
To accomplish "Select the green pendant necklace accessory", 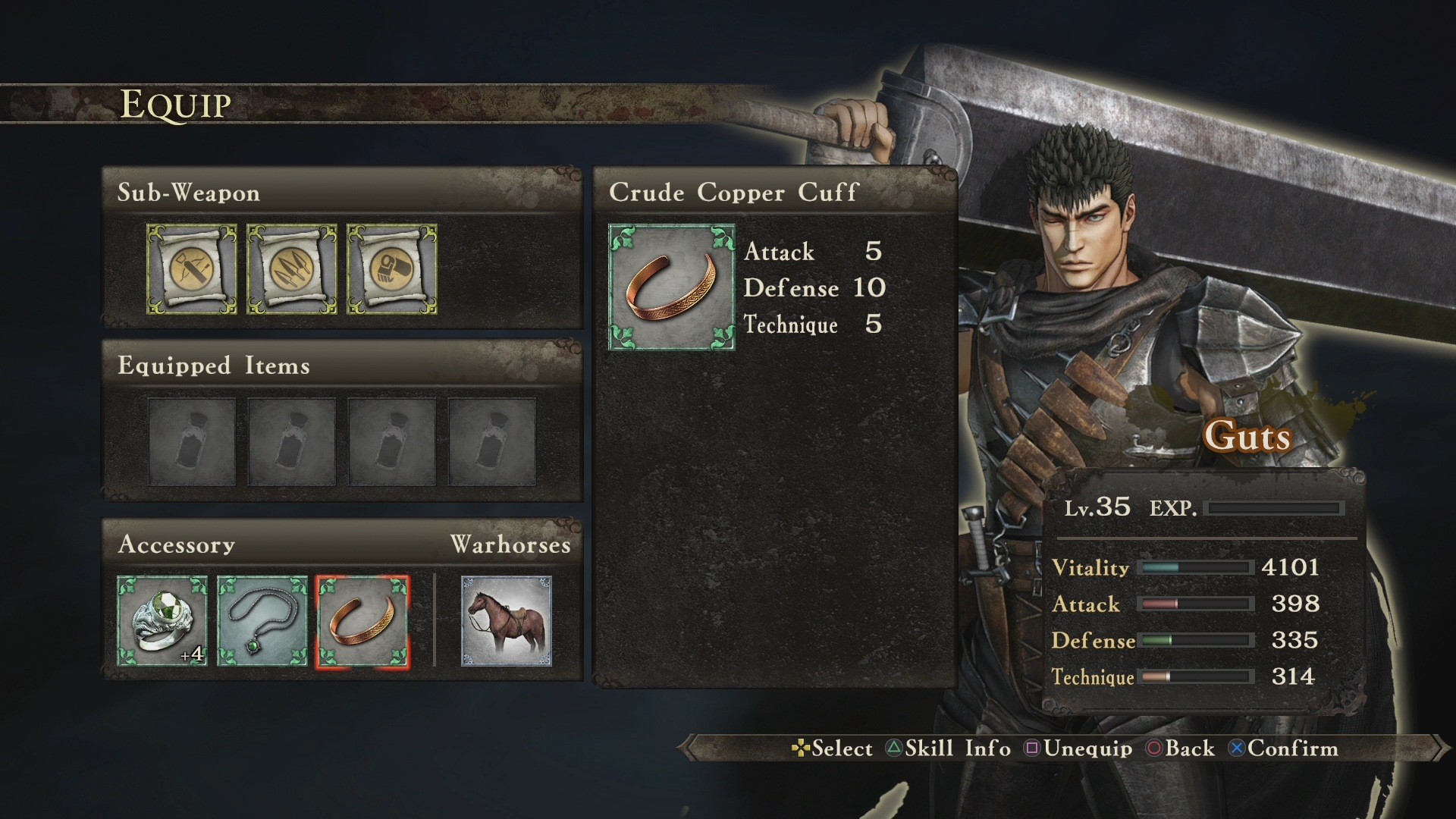I will tap(262, 620).
